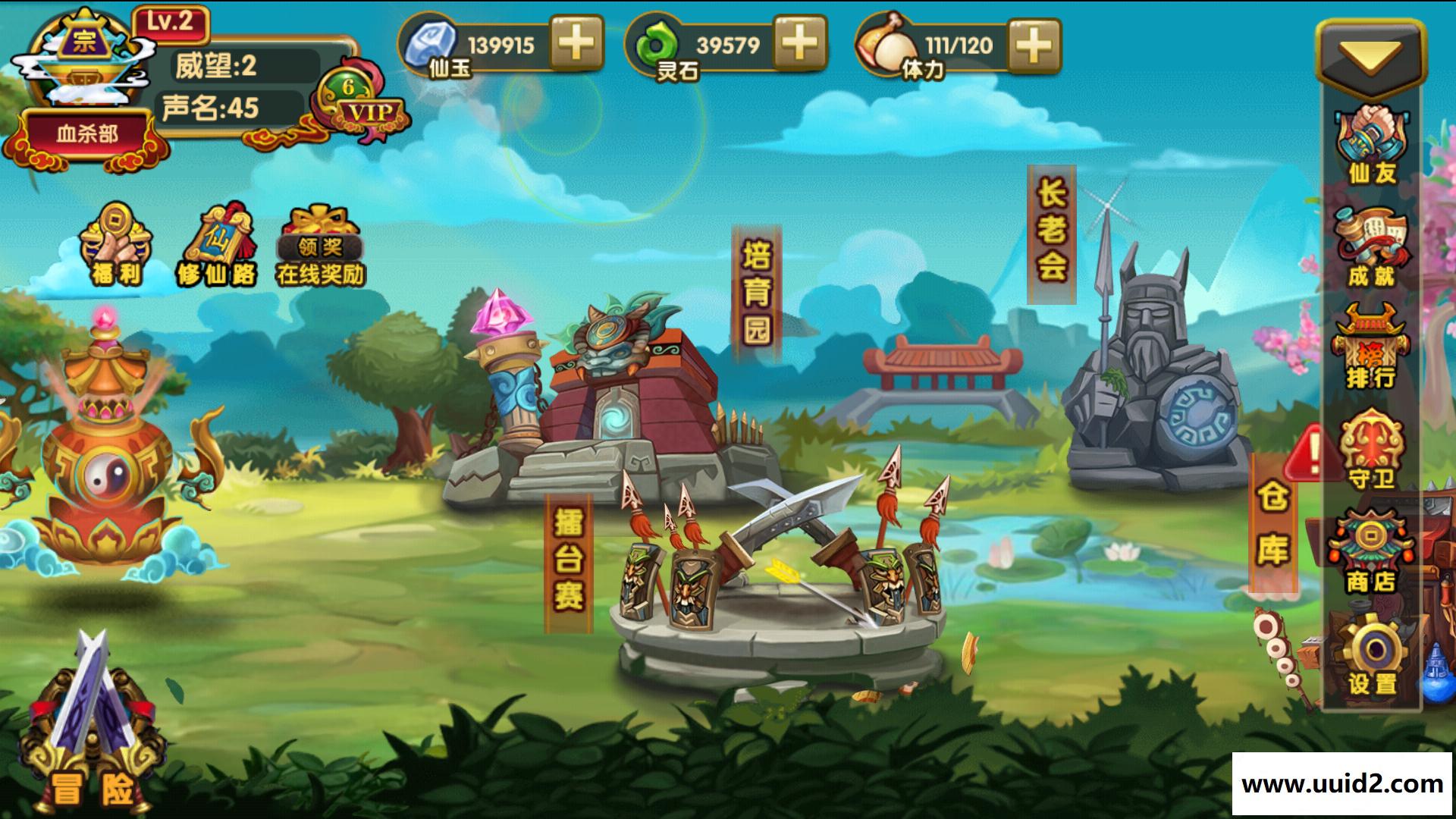Open the 仙友 friends menu
This screenshot has height=819, width=1456.
pos(1371,146)
